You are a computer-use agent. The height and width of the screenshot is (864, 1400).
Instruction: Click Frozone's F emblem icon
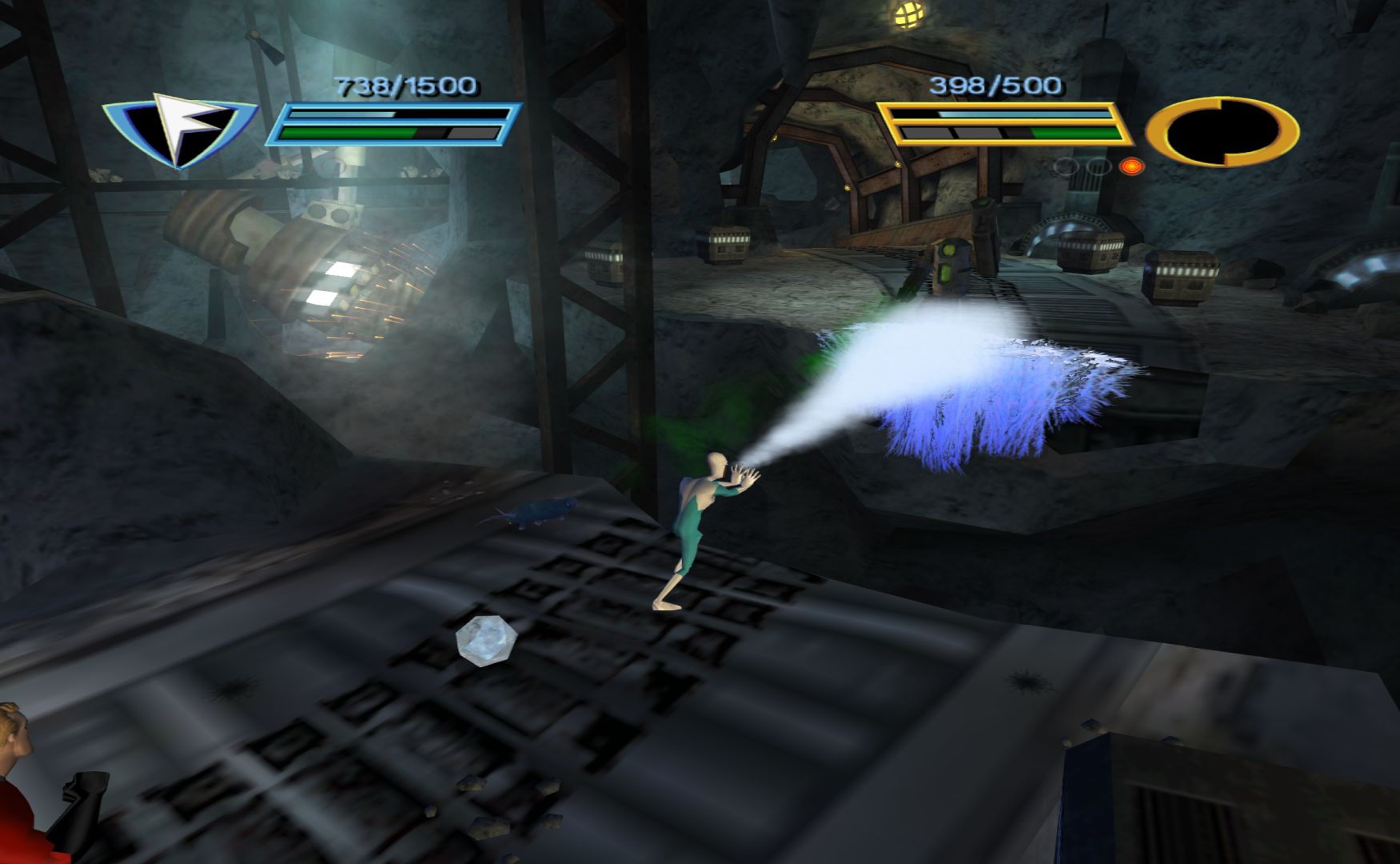[182, 130]
